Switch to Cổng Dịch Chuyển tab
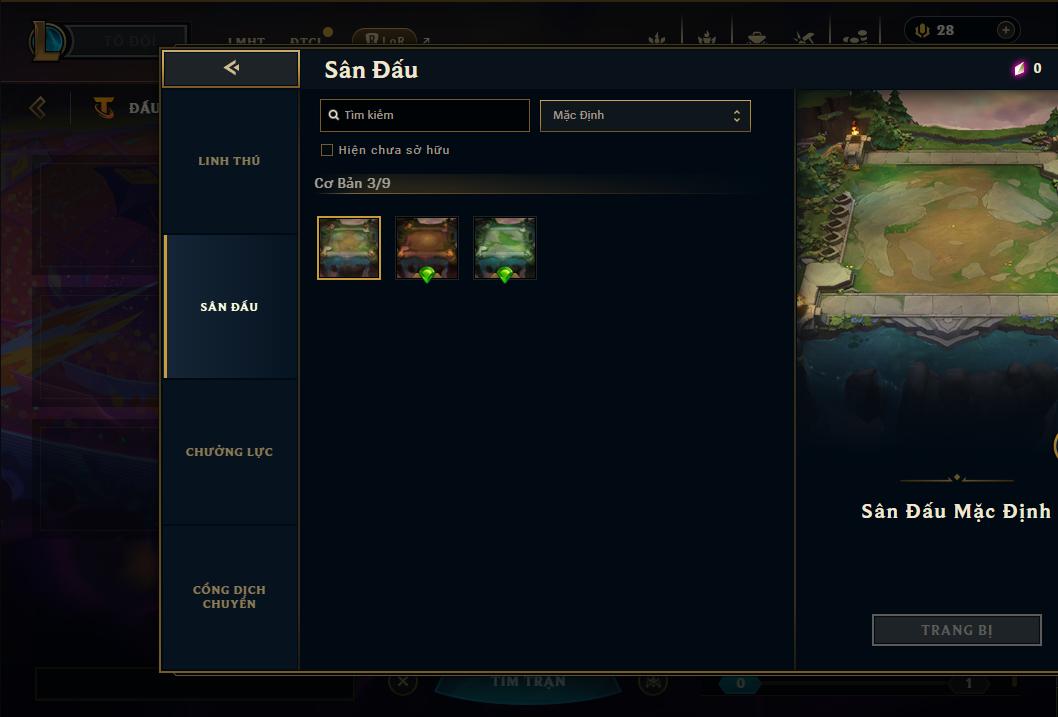The height and width of the screenshot is (717, 1058). (229, 597)
